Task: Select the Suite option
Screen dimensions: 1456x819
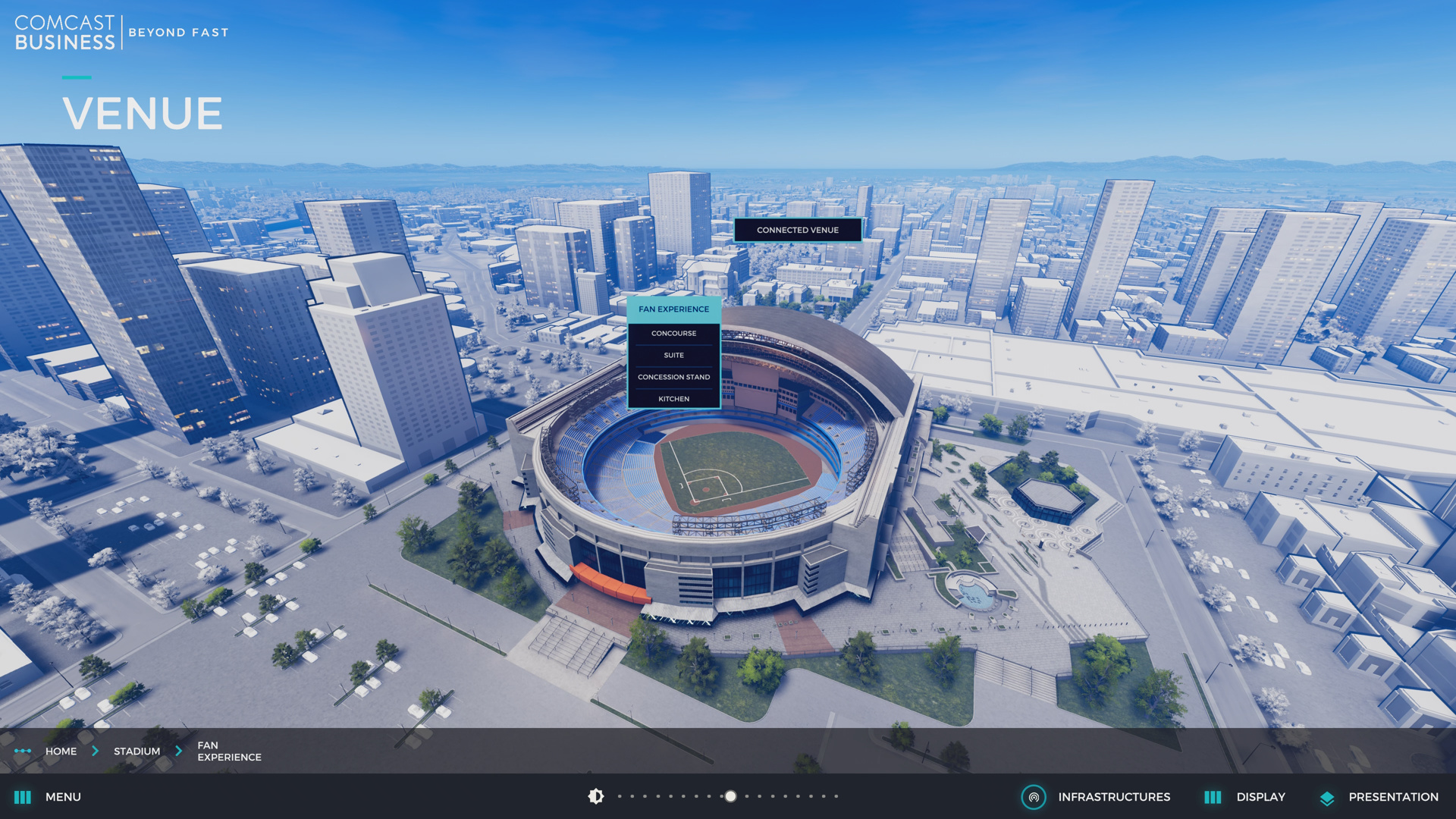Action: tap(673, 356)
